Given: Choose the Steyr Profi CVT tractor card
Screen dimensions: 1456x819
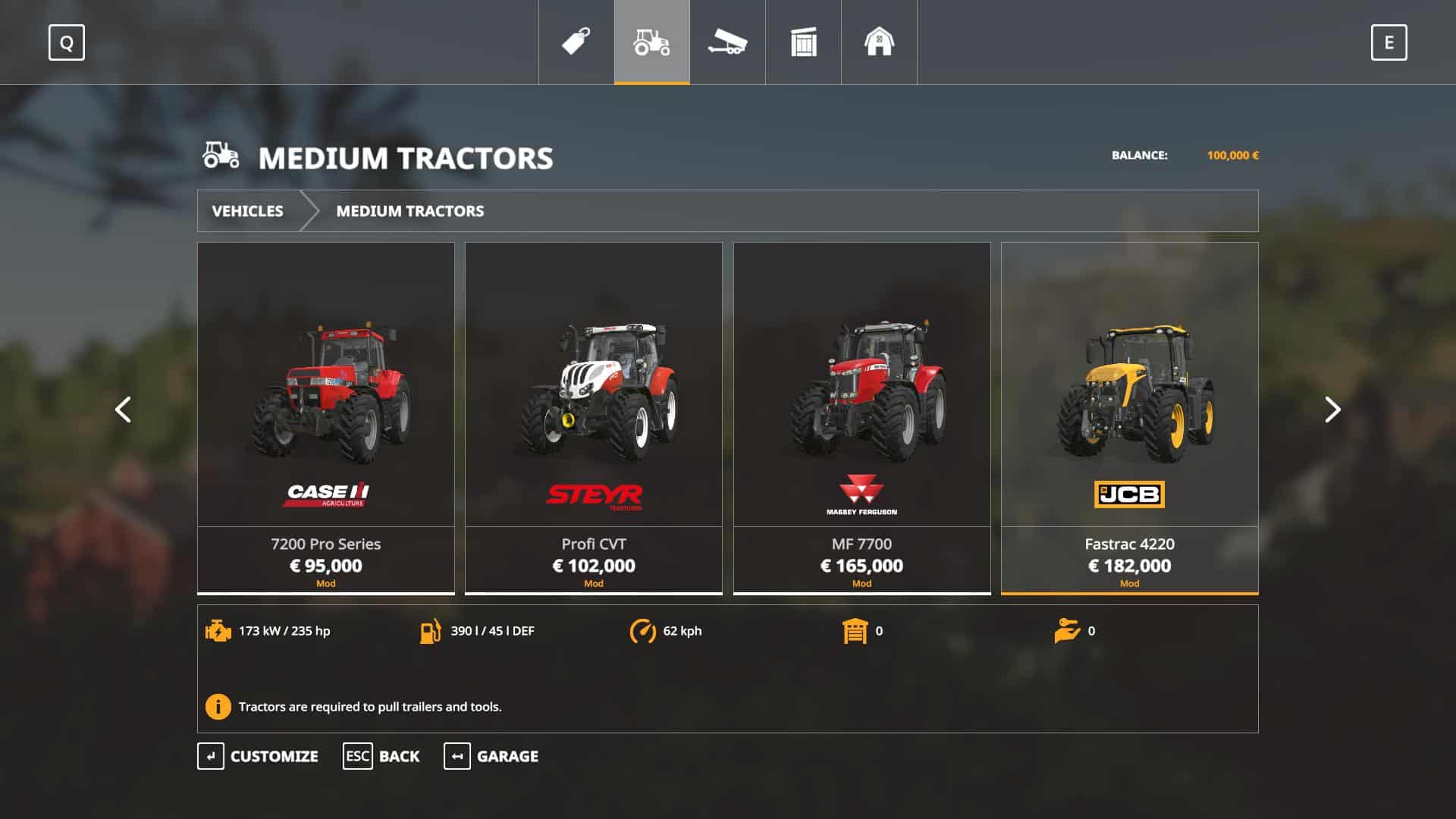Looking at the screenshot, I should tap(593, 417).
